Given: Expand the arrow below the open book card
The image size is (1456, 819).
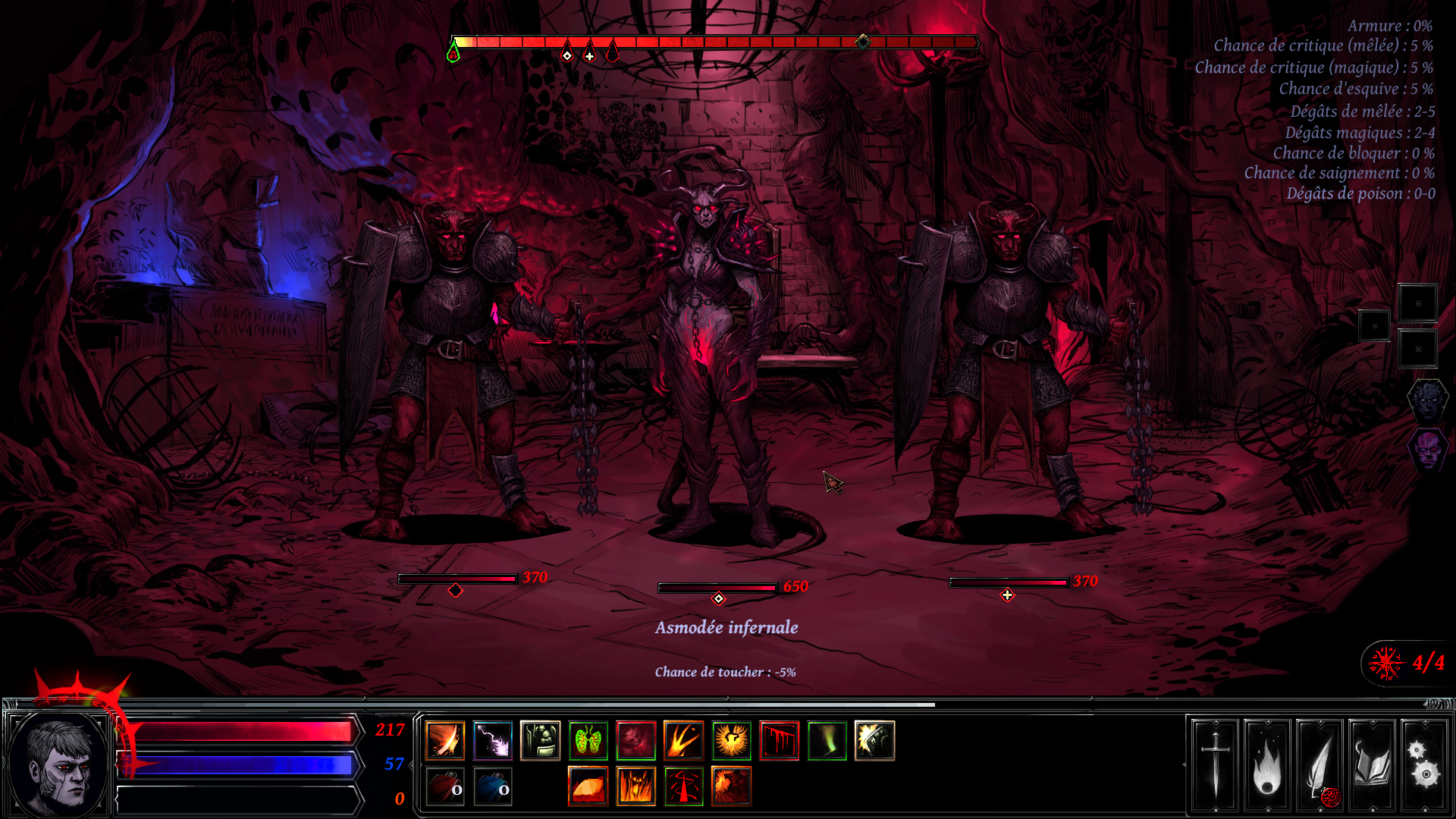Looking at the screenshot, I should 1373,809.
